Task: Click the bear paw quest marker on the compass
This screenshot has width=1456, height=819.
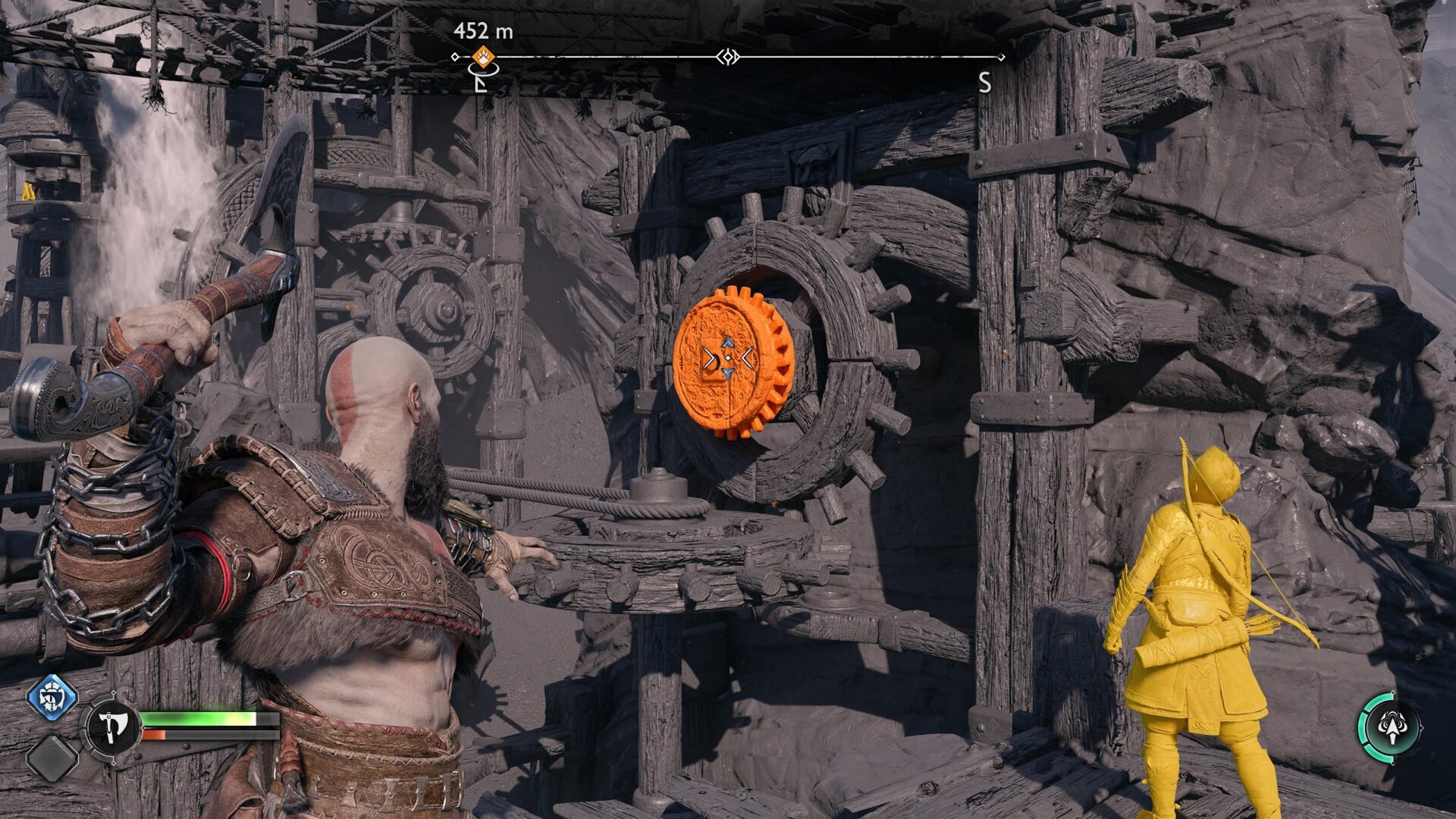Action: [482, 57]
